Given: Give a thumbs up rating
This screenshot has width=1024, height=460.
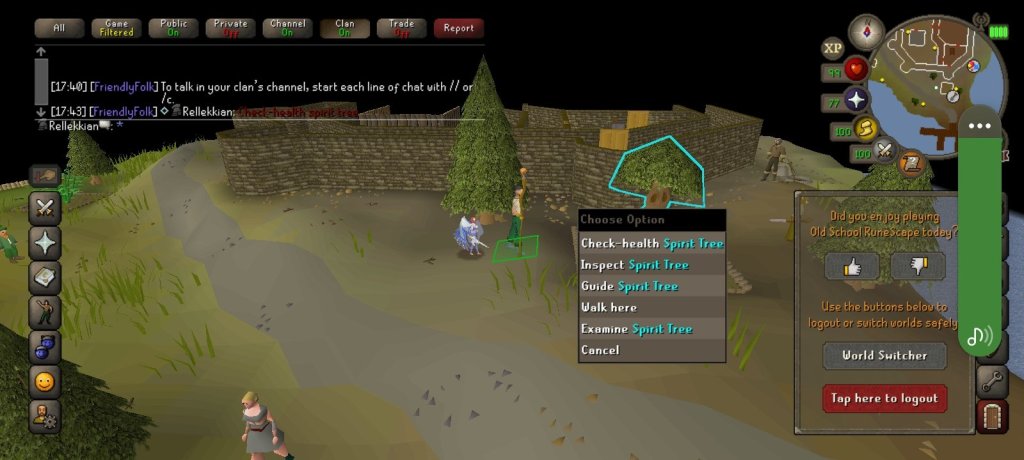Looking at the screenshot, I should (852, 266).
